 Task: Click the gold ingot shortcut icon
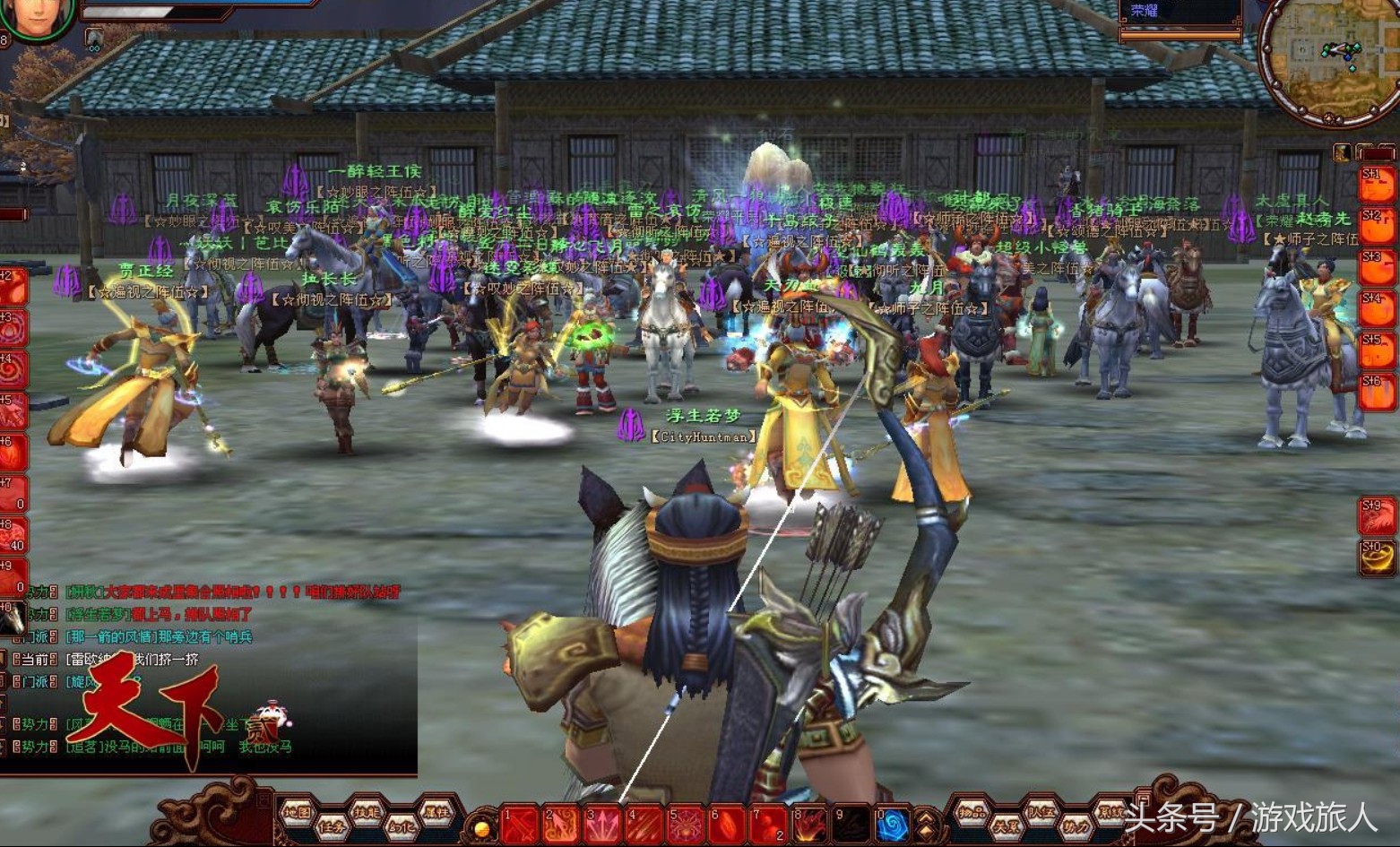tap(1376, 557)
